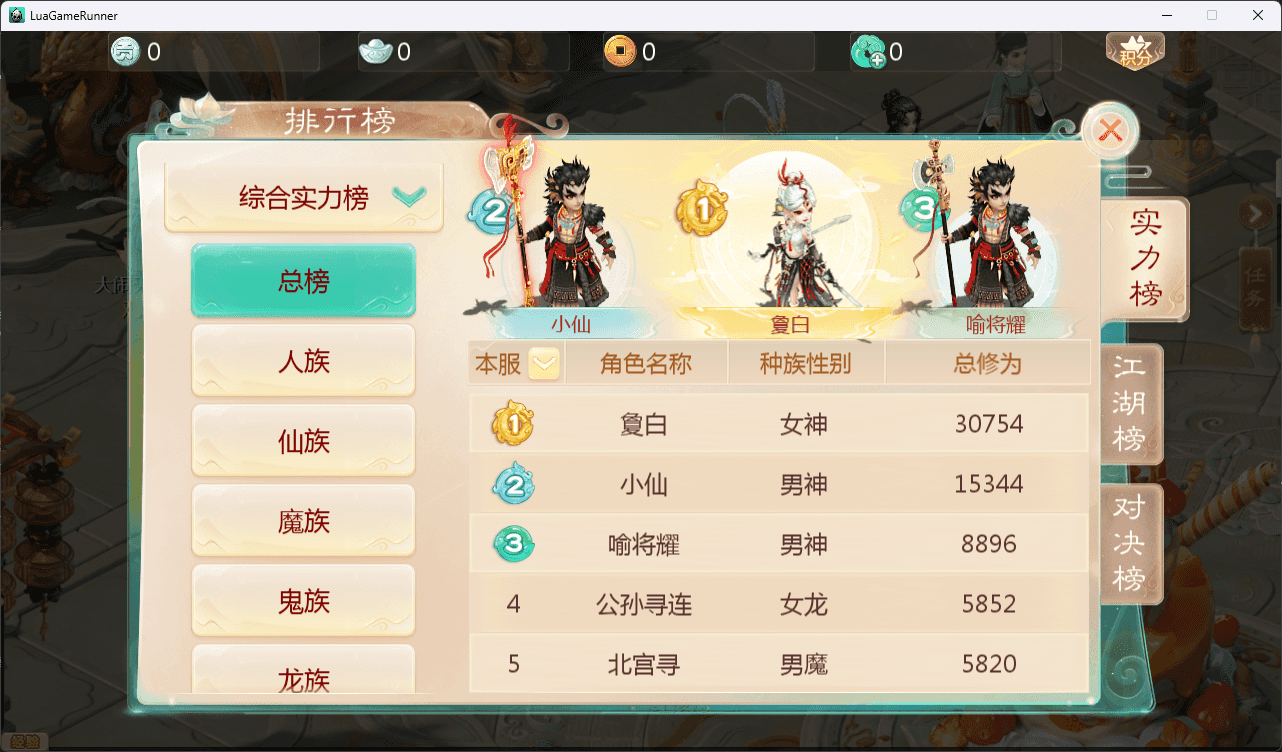Click the second-place medal beside 小仙
The height and width of the screenshot is (752, 1282).
[513, 483]
